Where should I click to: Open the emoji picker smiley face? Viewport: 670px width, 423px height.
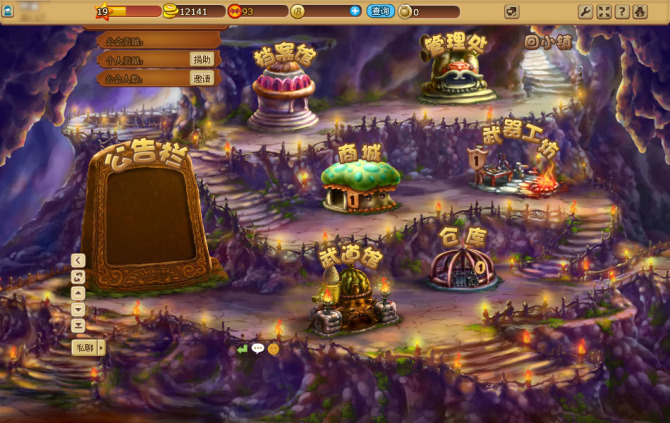[273, 349]
